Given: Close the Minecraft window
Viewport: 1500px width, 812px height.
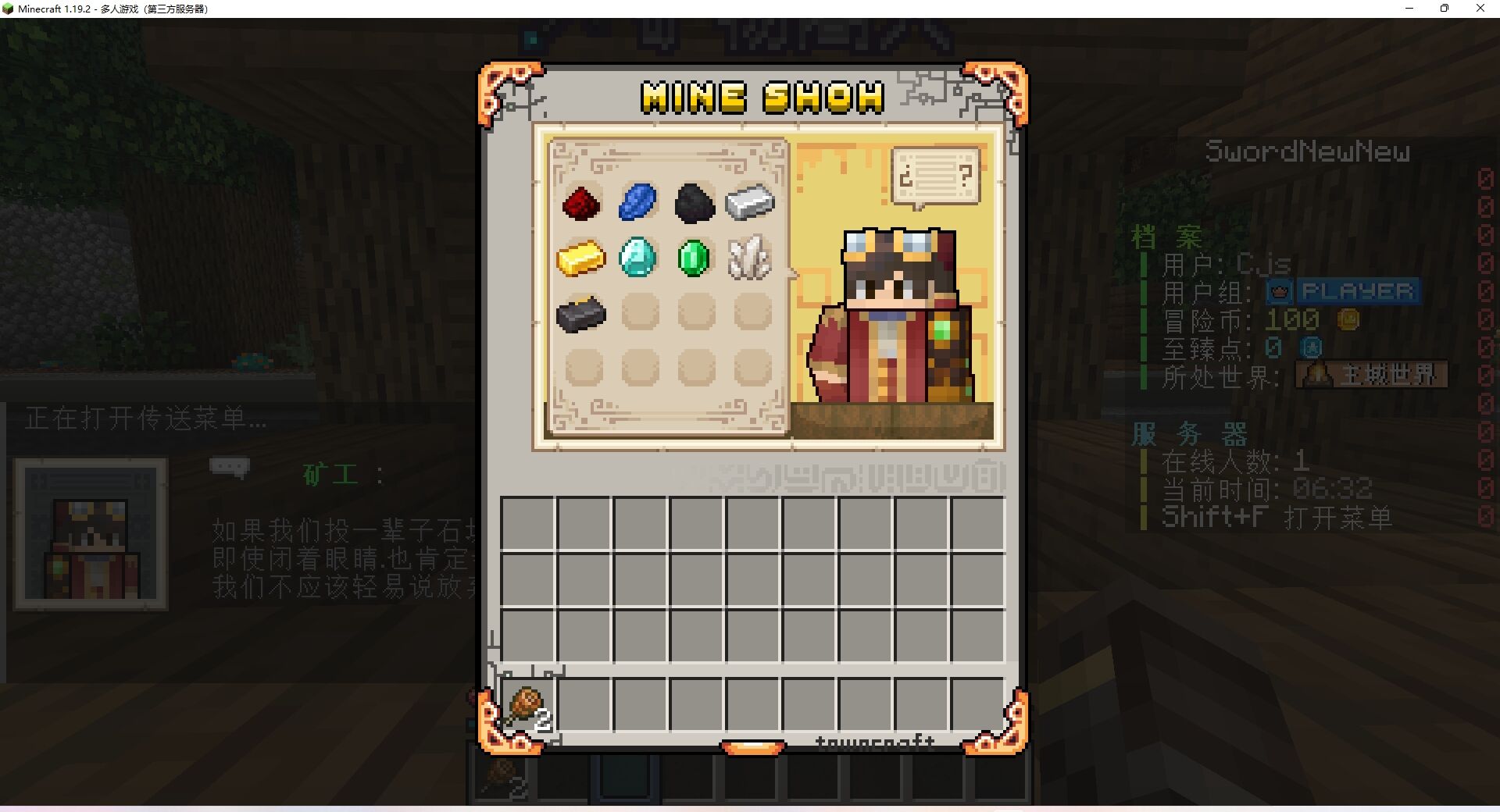Looking at the screenshot, I should (x=1480, y=9).
